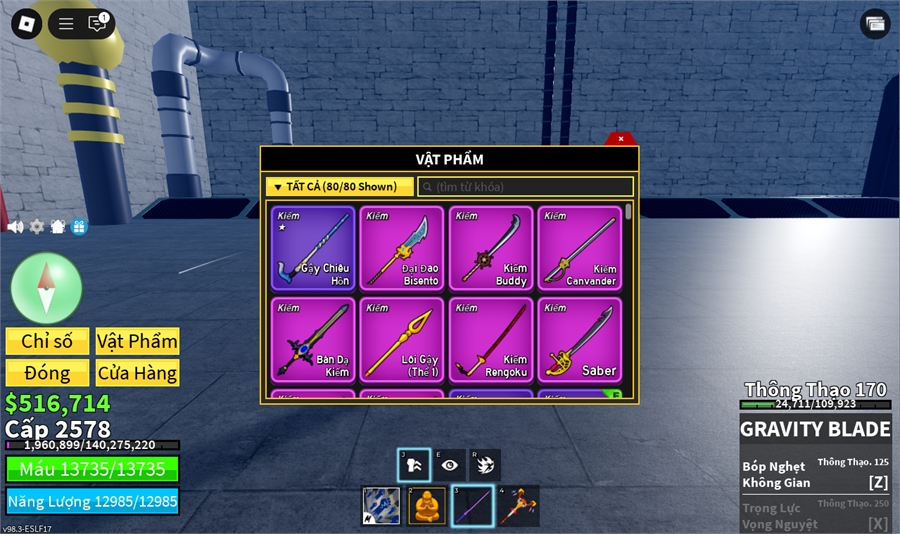The image size is (900, 534).
Task: Open settings with the gear icon
Action: pos(37,227)
